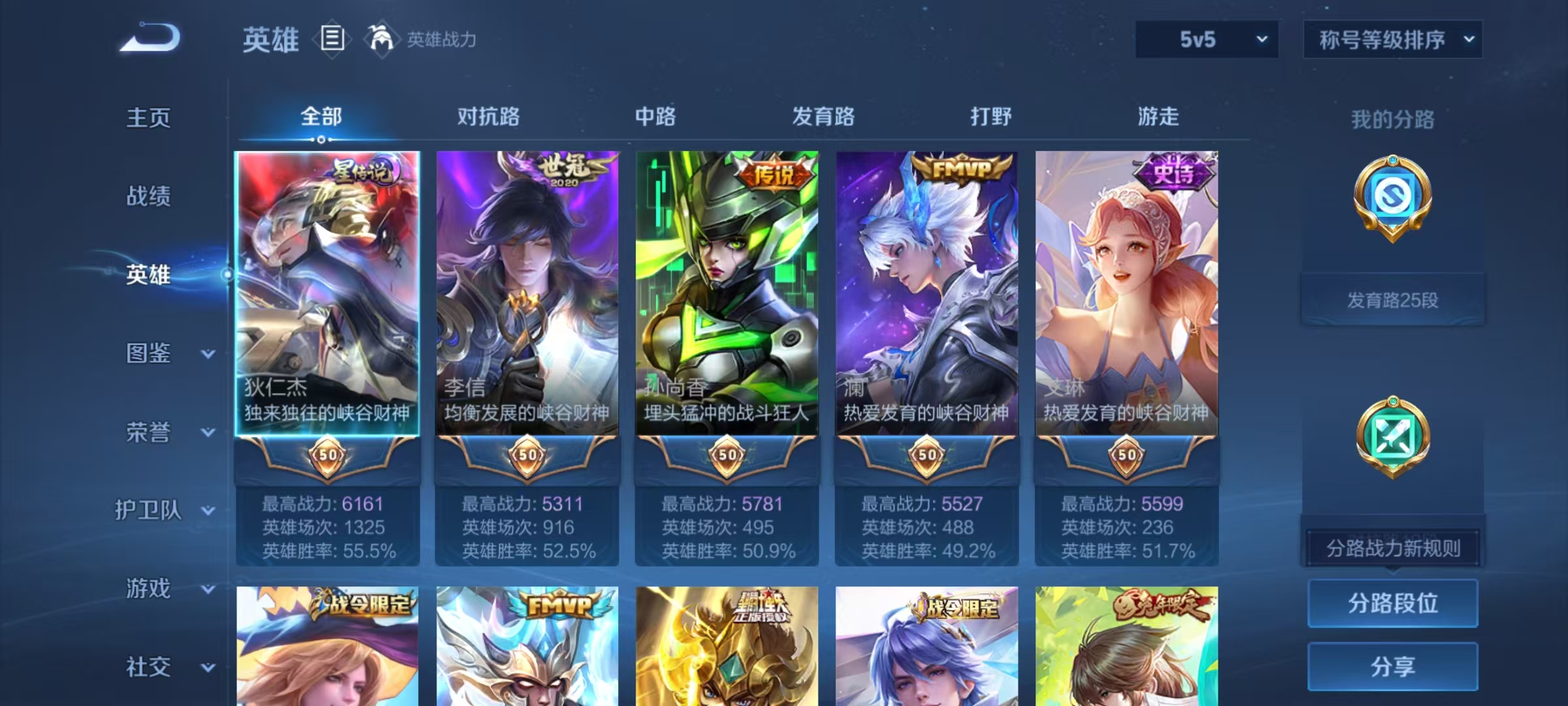1568x706 pixels.
Task: Switch to the 打野 tab
Action: click(990, 118)
